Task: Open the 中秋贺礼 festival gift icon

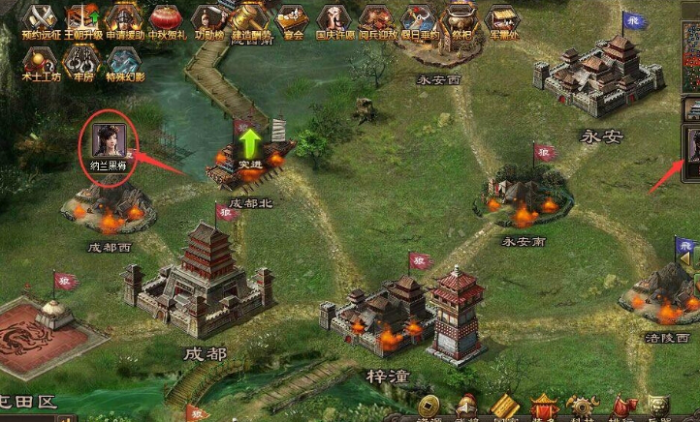Action: (166, 17)
